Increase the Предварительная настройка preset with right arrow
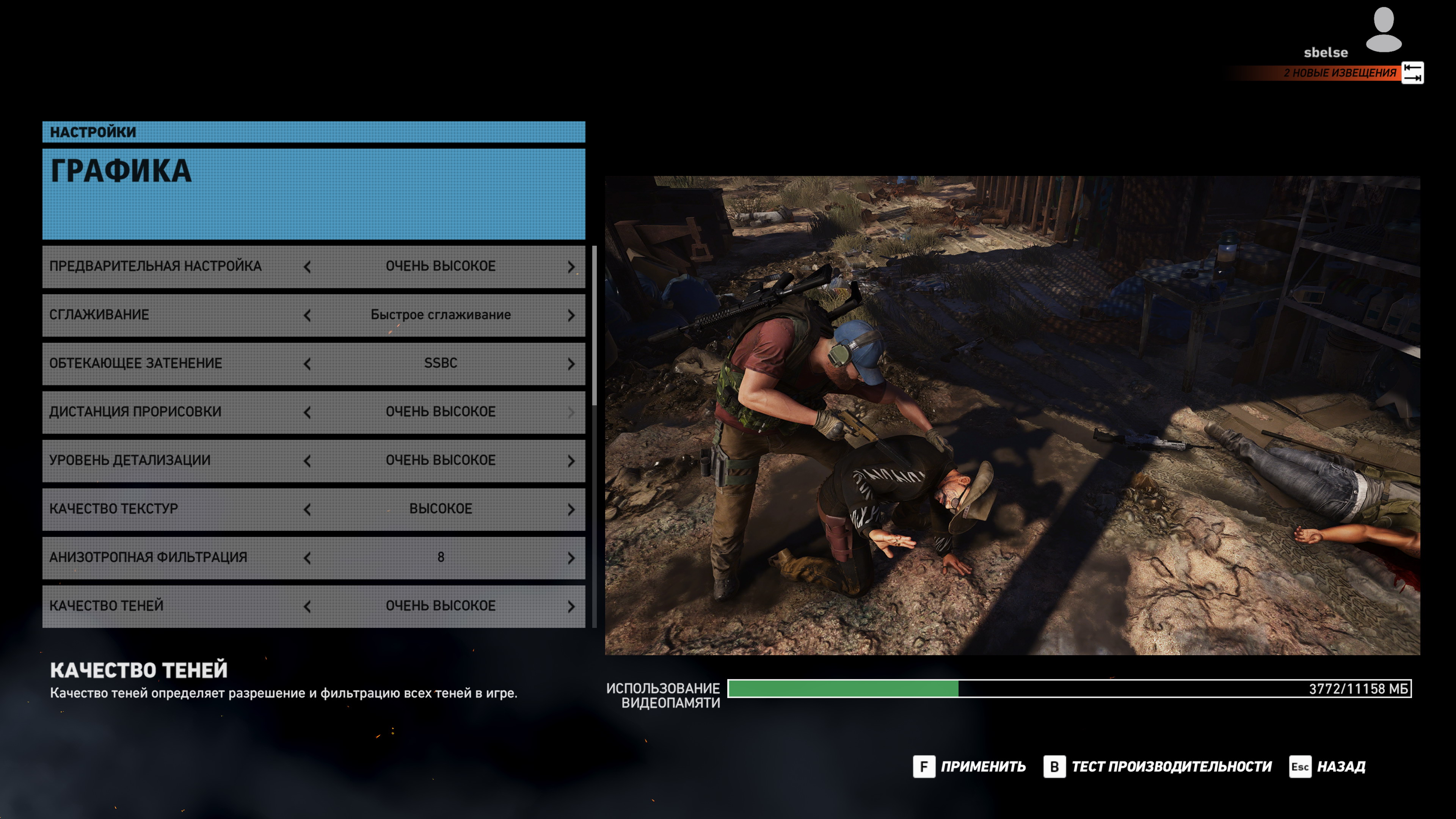This screenshot has height=819, width=1456. click(571, 267)
